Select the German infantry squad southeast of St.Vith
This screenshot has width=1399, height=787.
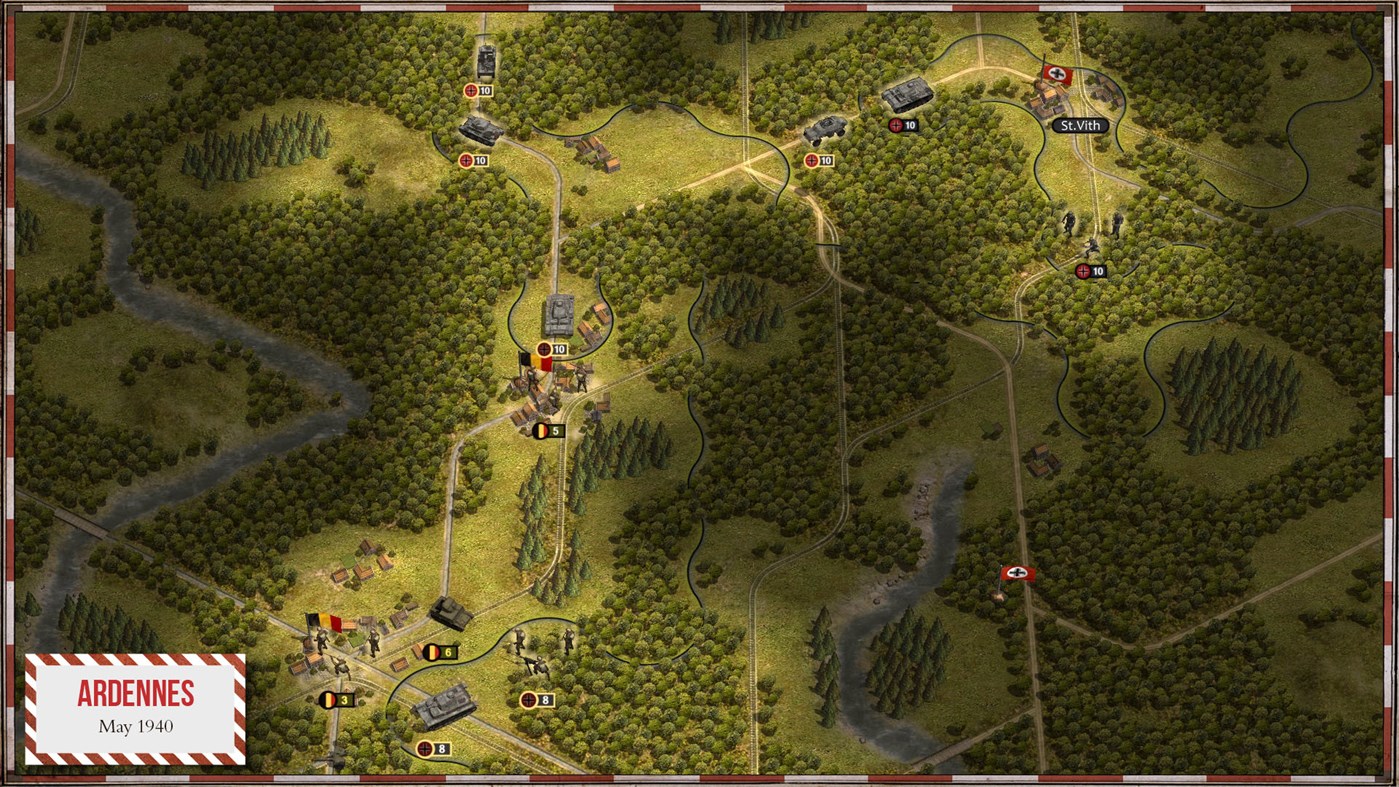coord(1090,228)
